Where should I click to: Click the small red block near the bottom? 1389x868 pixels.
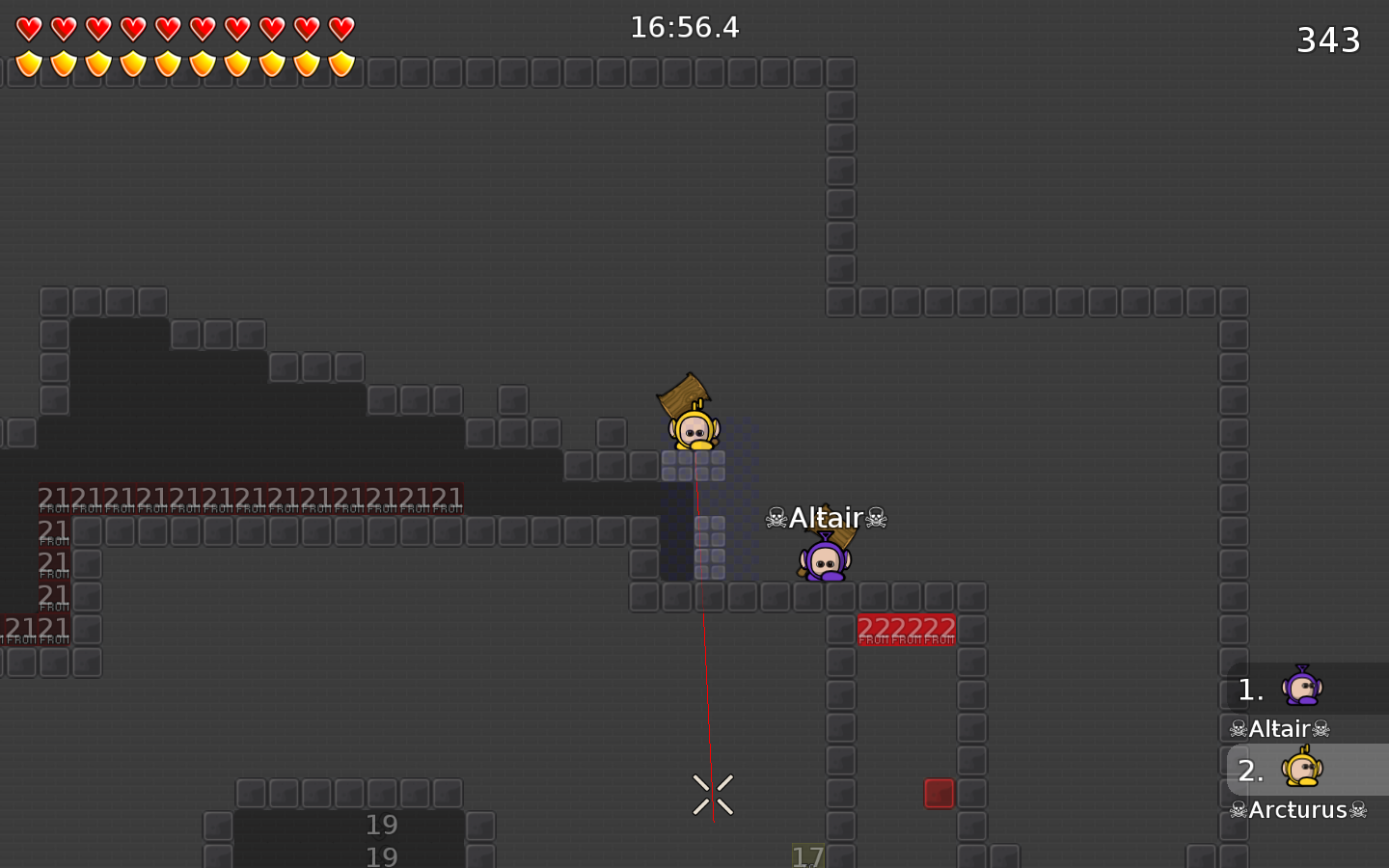click(940, 794)
